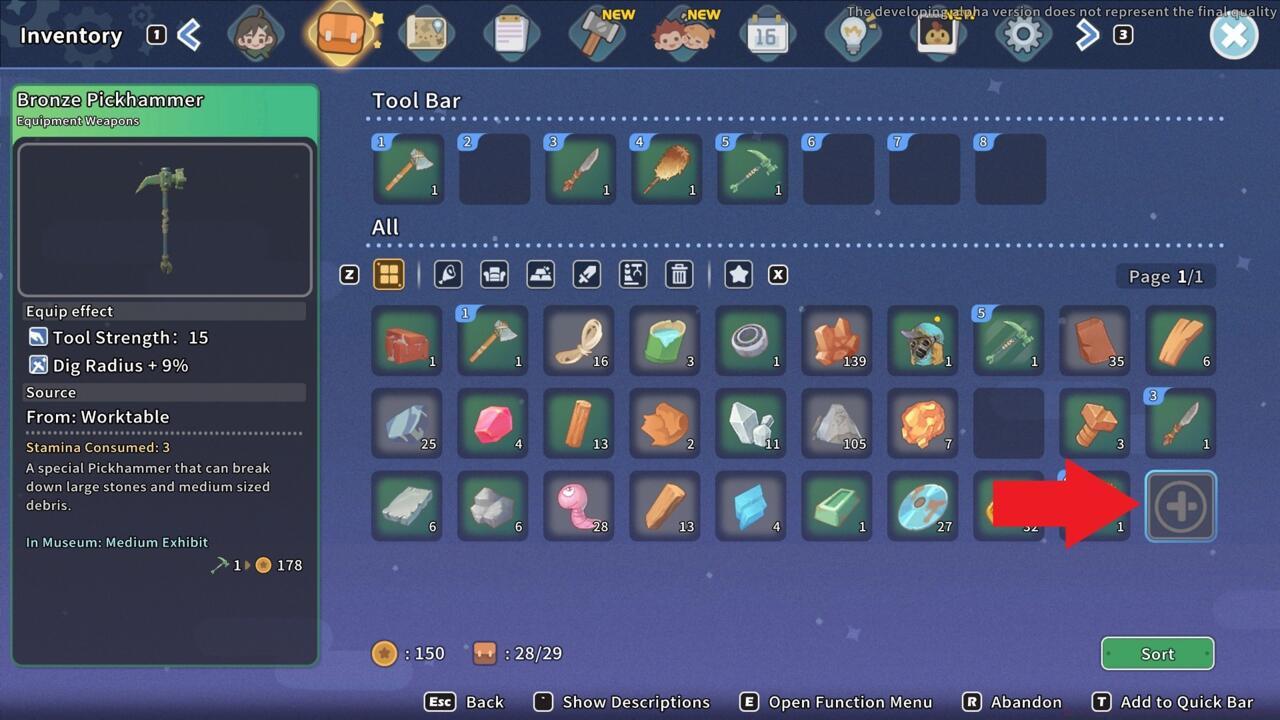The width and height of the screenshot is (1280, 720).
Task: Select the food filter meat icon
Action: tap(447, 274)
